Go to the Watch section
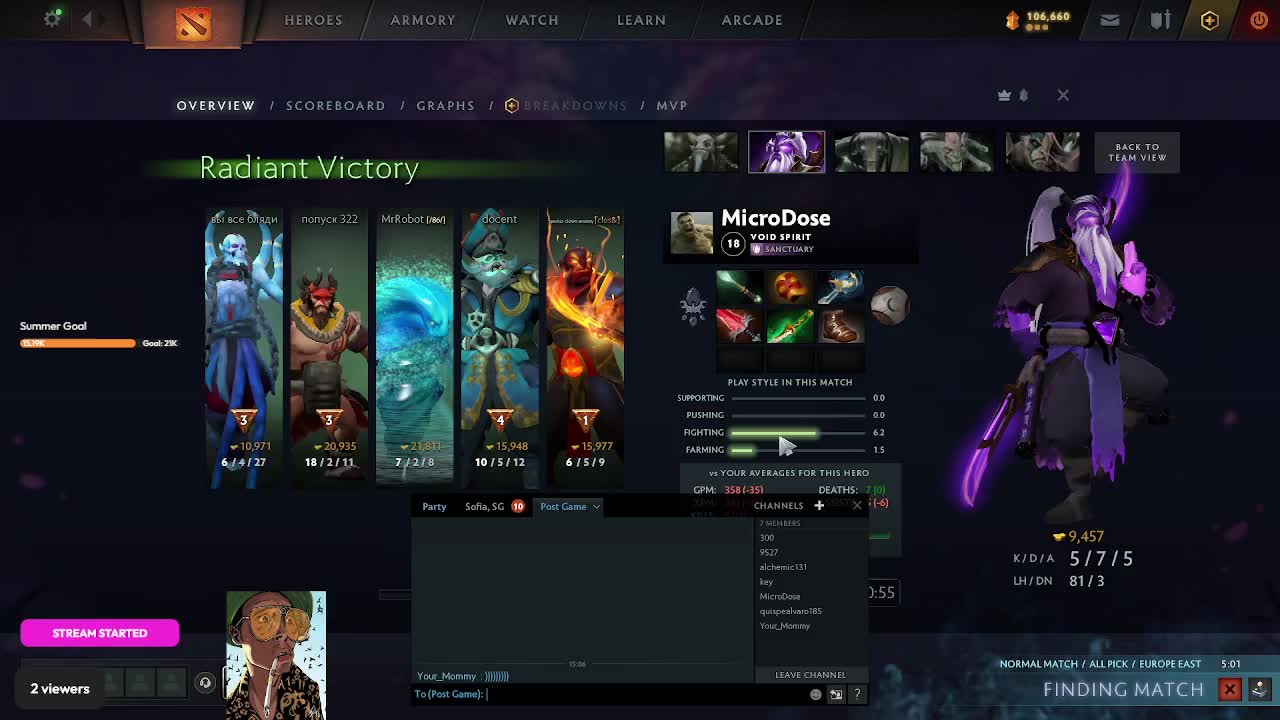This screenshot has height=720, width=1280. pyautogui.click(x=531, y=20)
